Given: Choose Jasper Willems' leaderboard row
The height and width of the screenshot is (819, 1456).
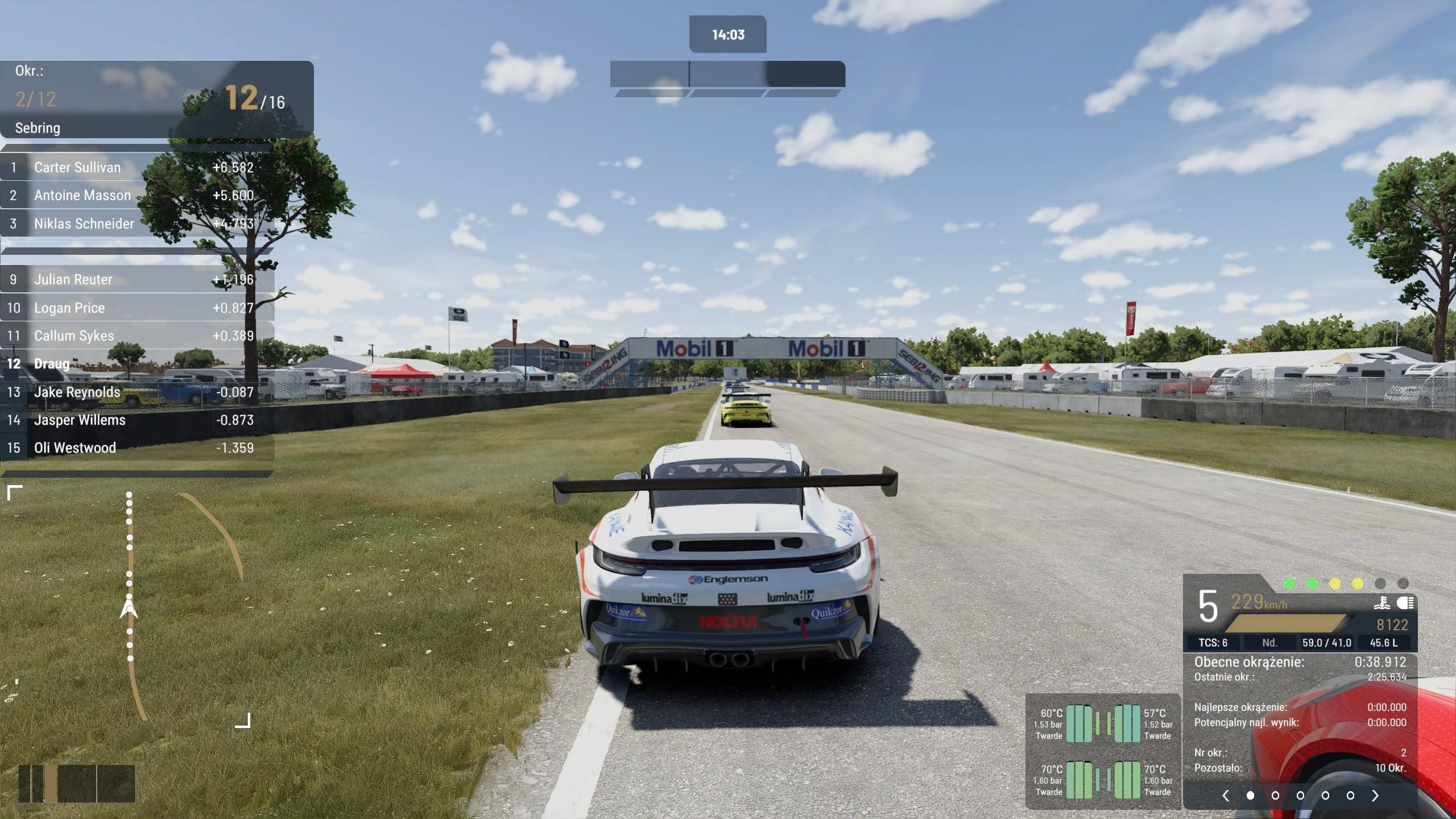Looking at the screenshot, I should click(136, 420).
